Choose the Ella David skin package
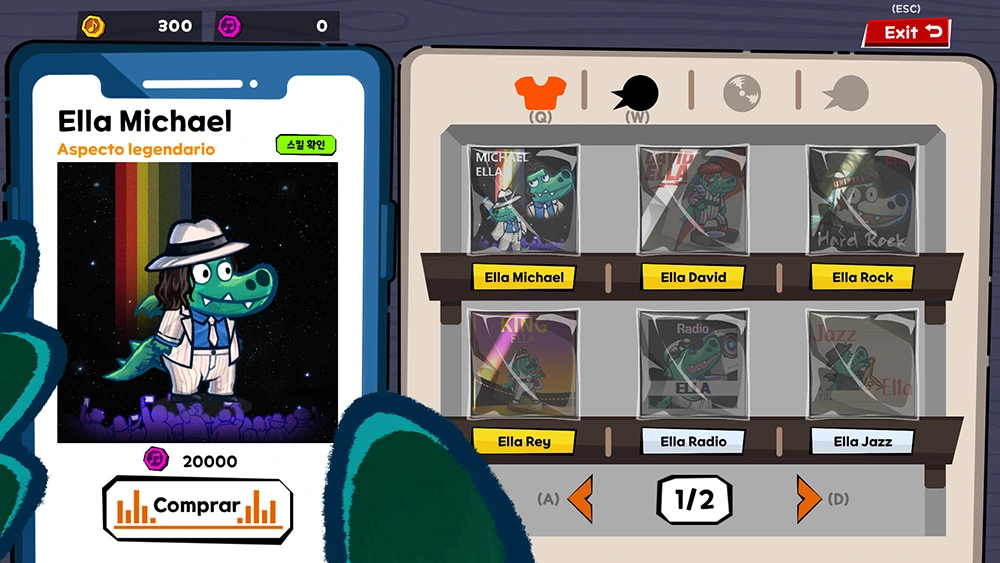The width and height of the screenshot is (1000, 563). tap(693, 201)
